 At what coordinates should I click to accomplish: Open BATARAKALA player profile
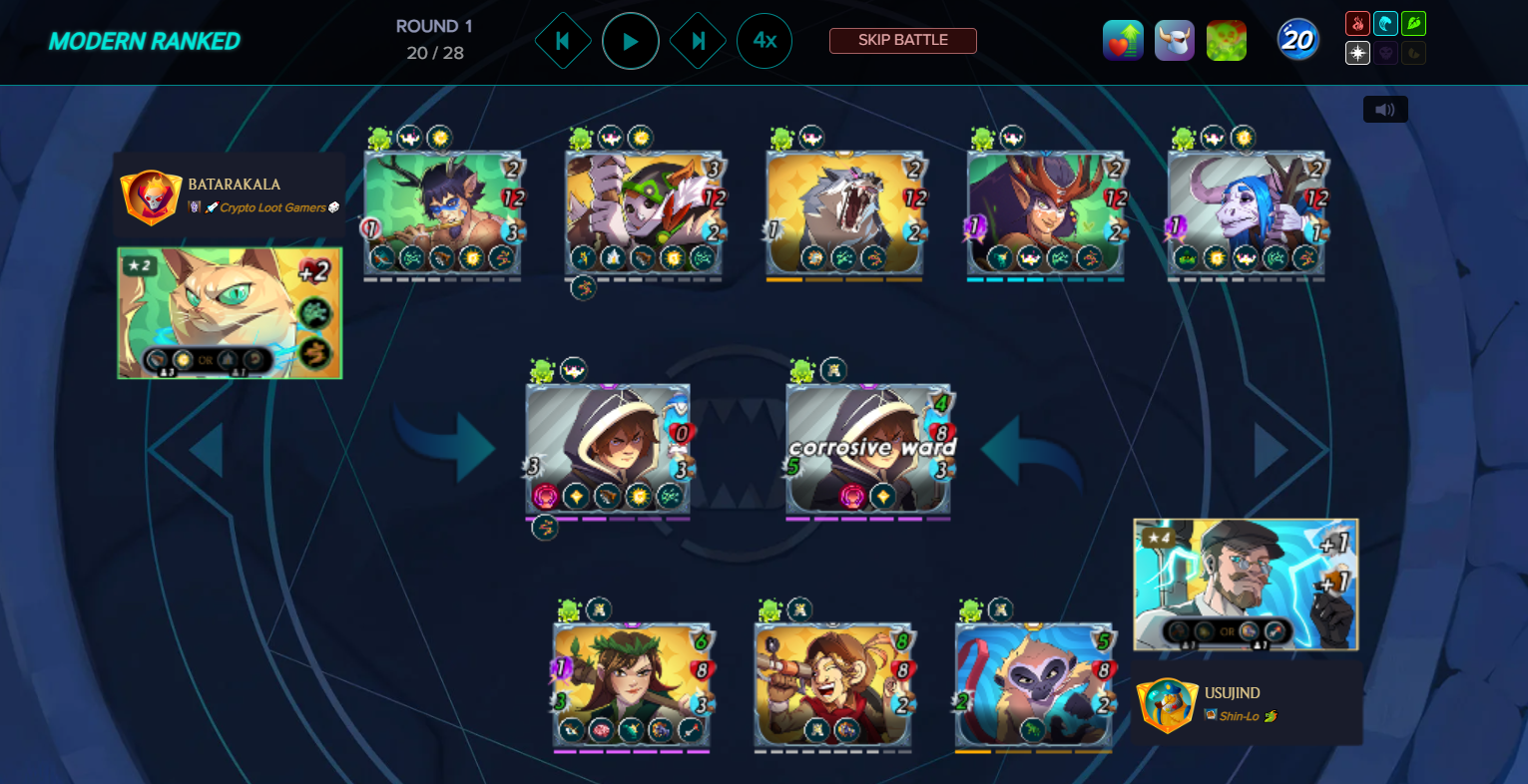click(x=234, y=185)
